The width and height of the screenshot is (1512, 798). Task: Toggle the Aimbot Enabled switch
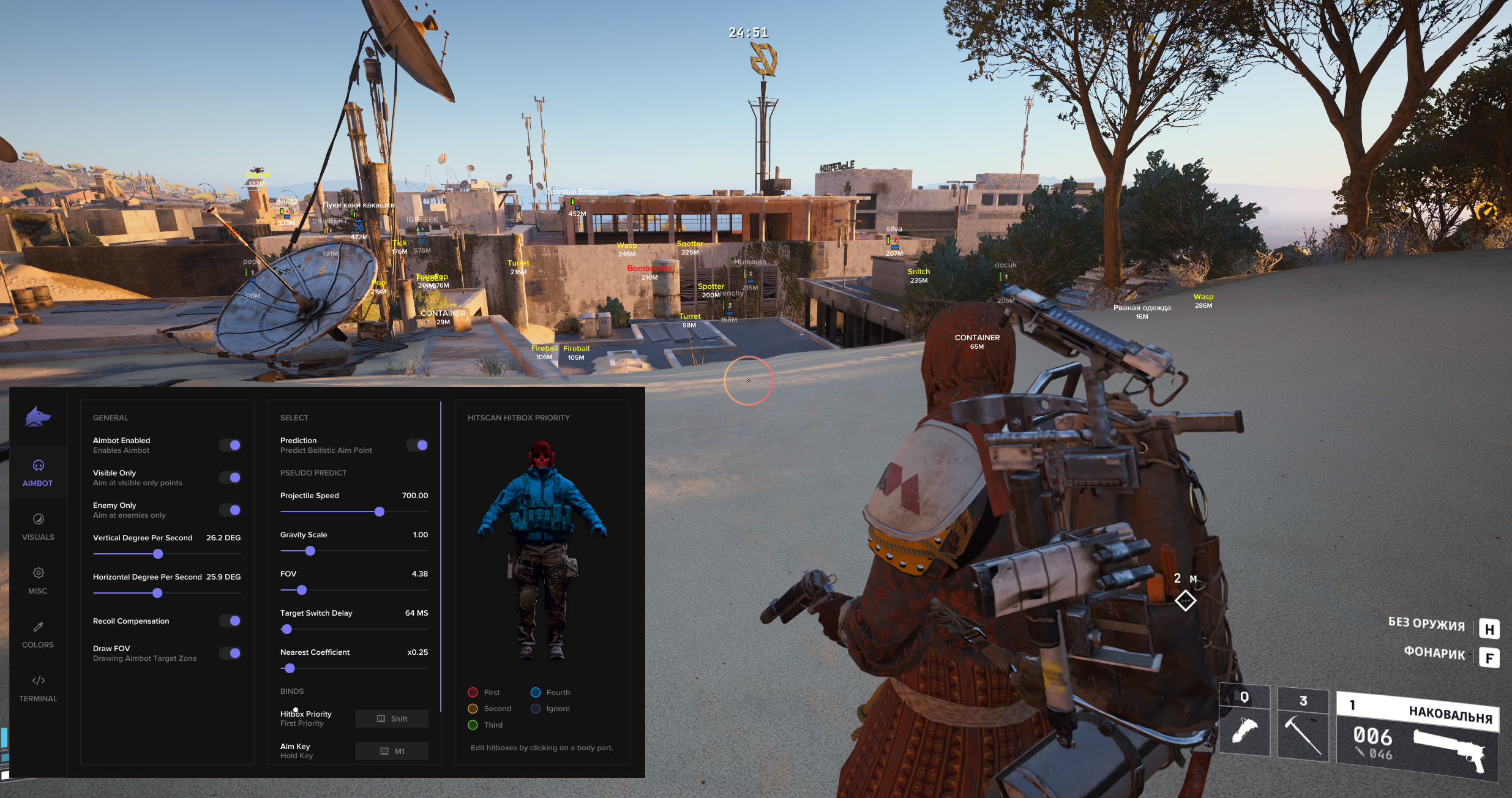[230, 445]
